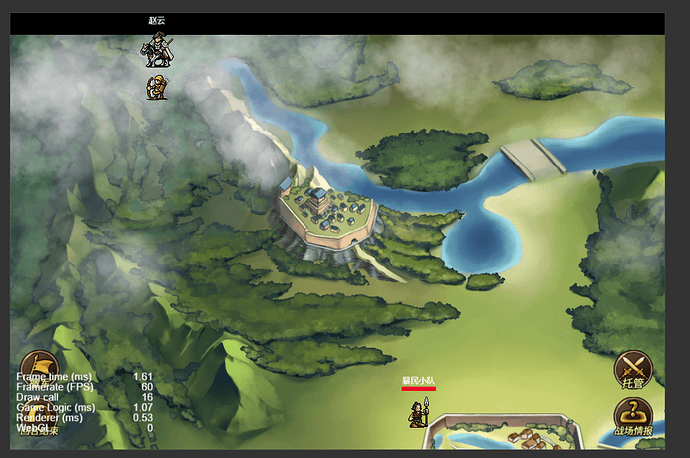Click the golden flag round button
Screen dimensions: 690x458
38,366
